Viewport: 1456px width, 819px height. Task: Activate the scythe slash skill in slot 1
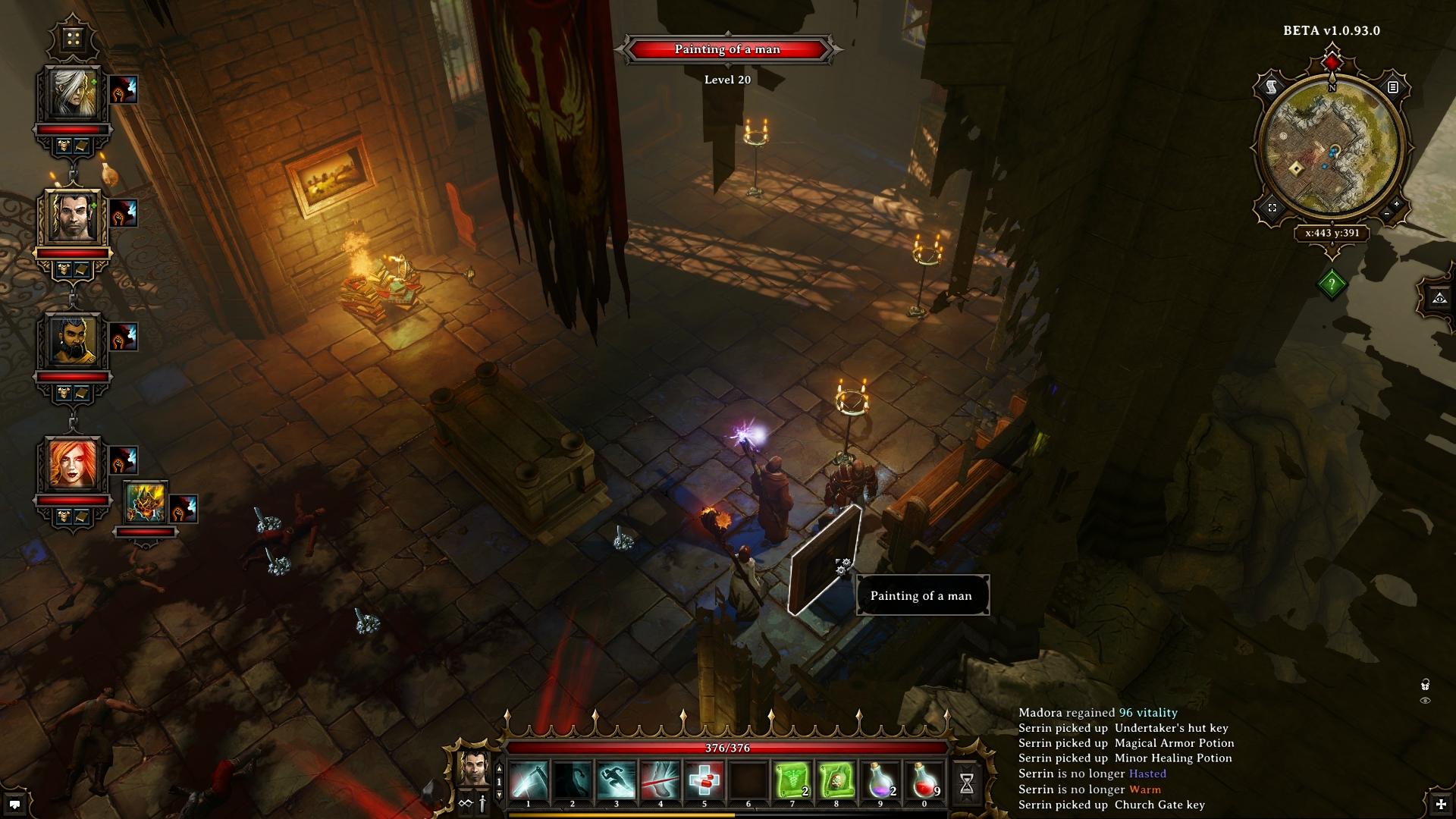pyautogui.click(x=529, y=781)
